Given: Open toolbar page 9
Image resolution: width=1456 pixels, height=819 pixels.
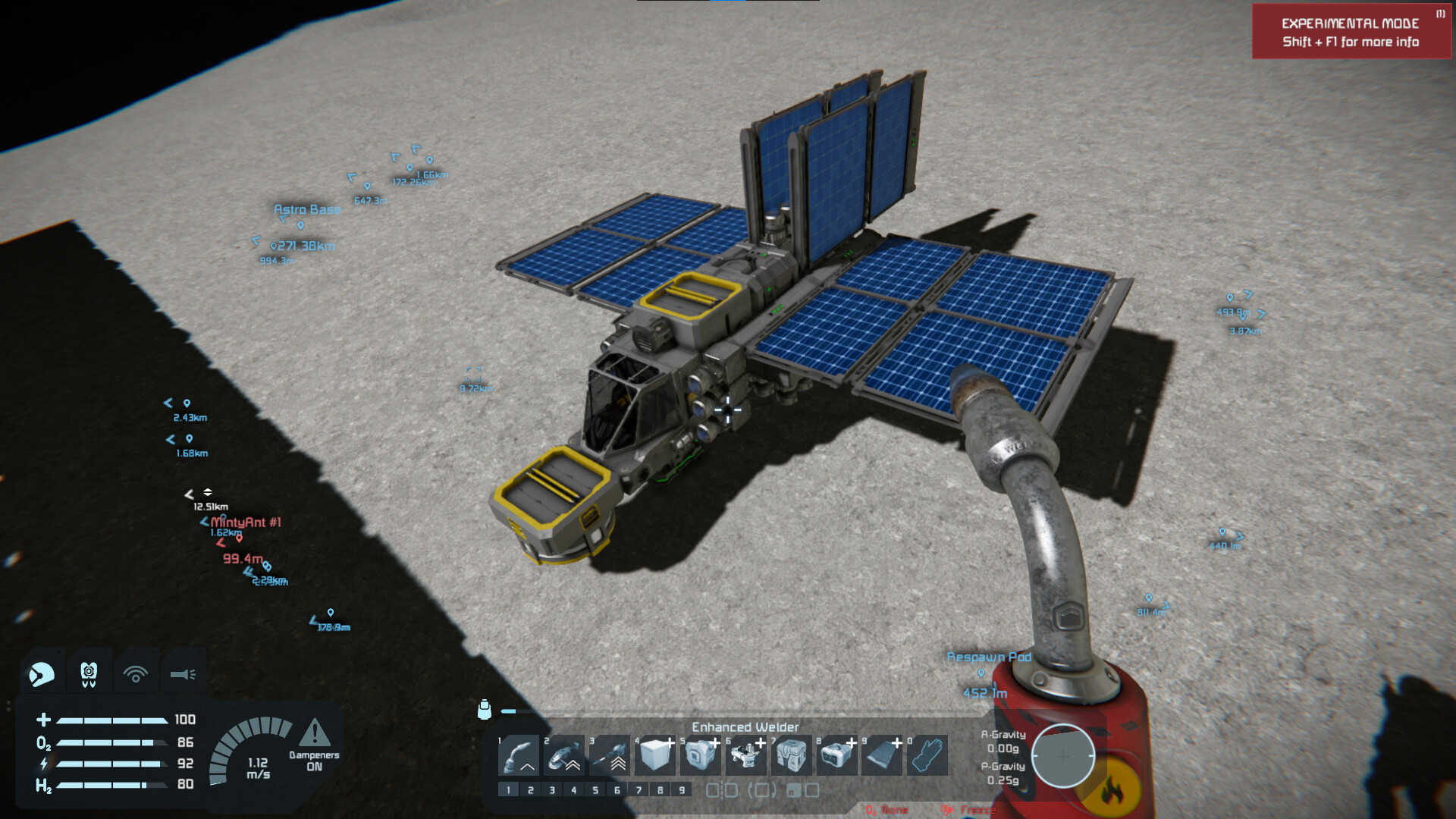Looking at the screenshot, I should 682,790.
